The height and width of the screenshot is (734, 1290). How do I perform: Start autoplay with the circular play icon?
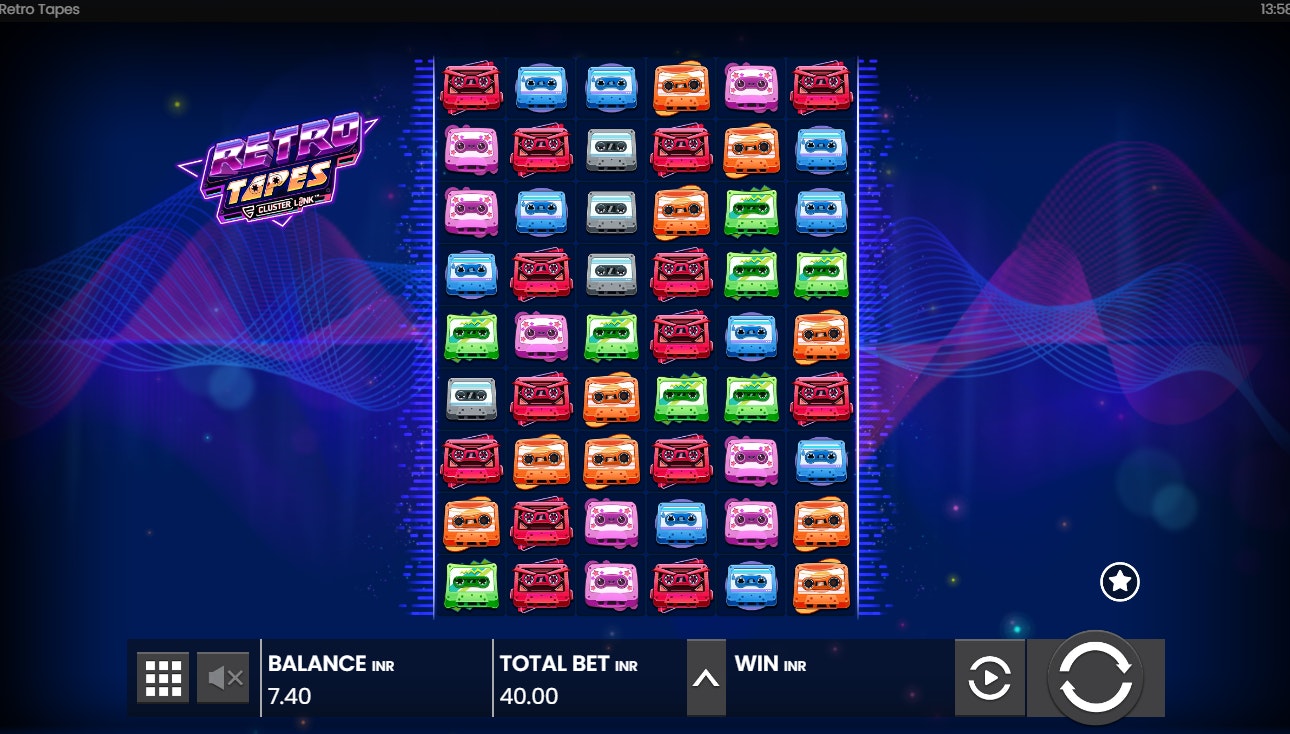click(x=991, y=677)
